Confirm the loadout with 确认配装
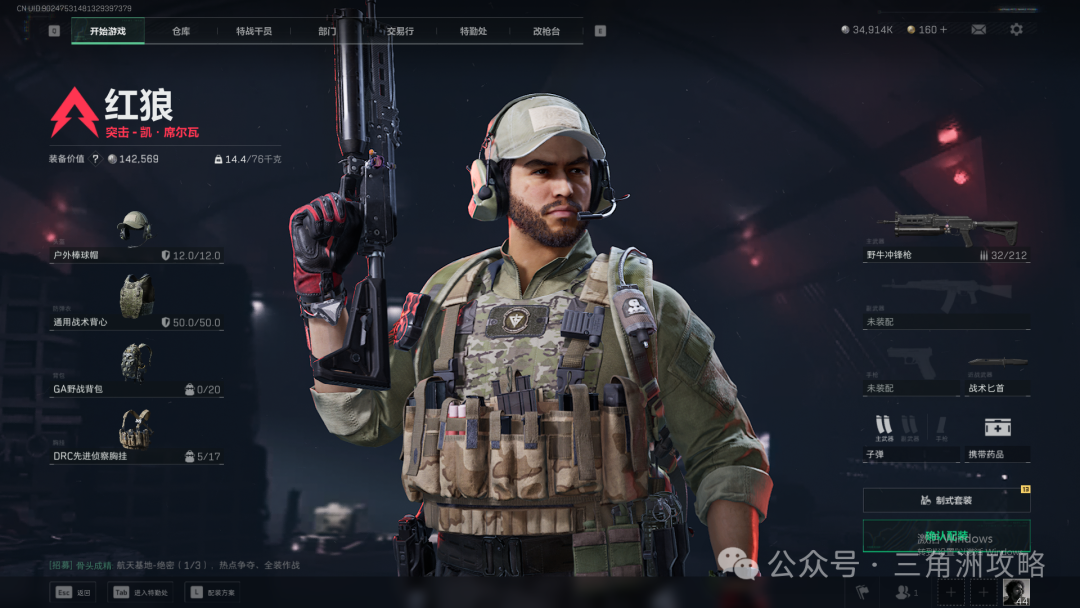1080x608 pixels. coord(946,537)
